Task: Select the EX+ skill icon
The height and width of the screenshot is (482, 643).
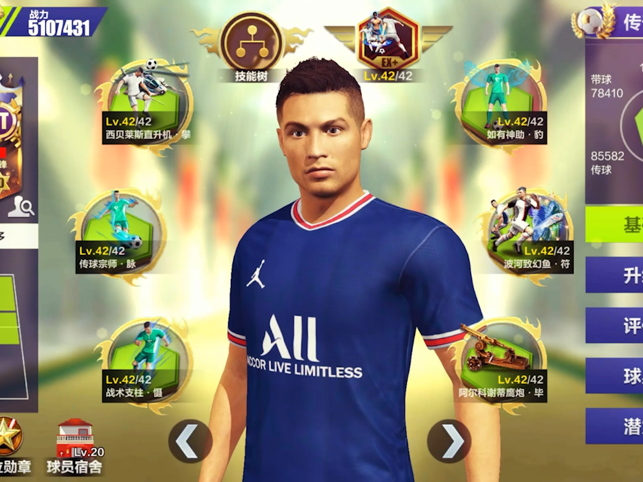Action: coord(388,42)
